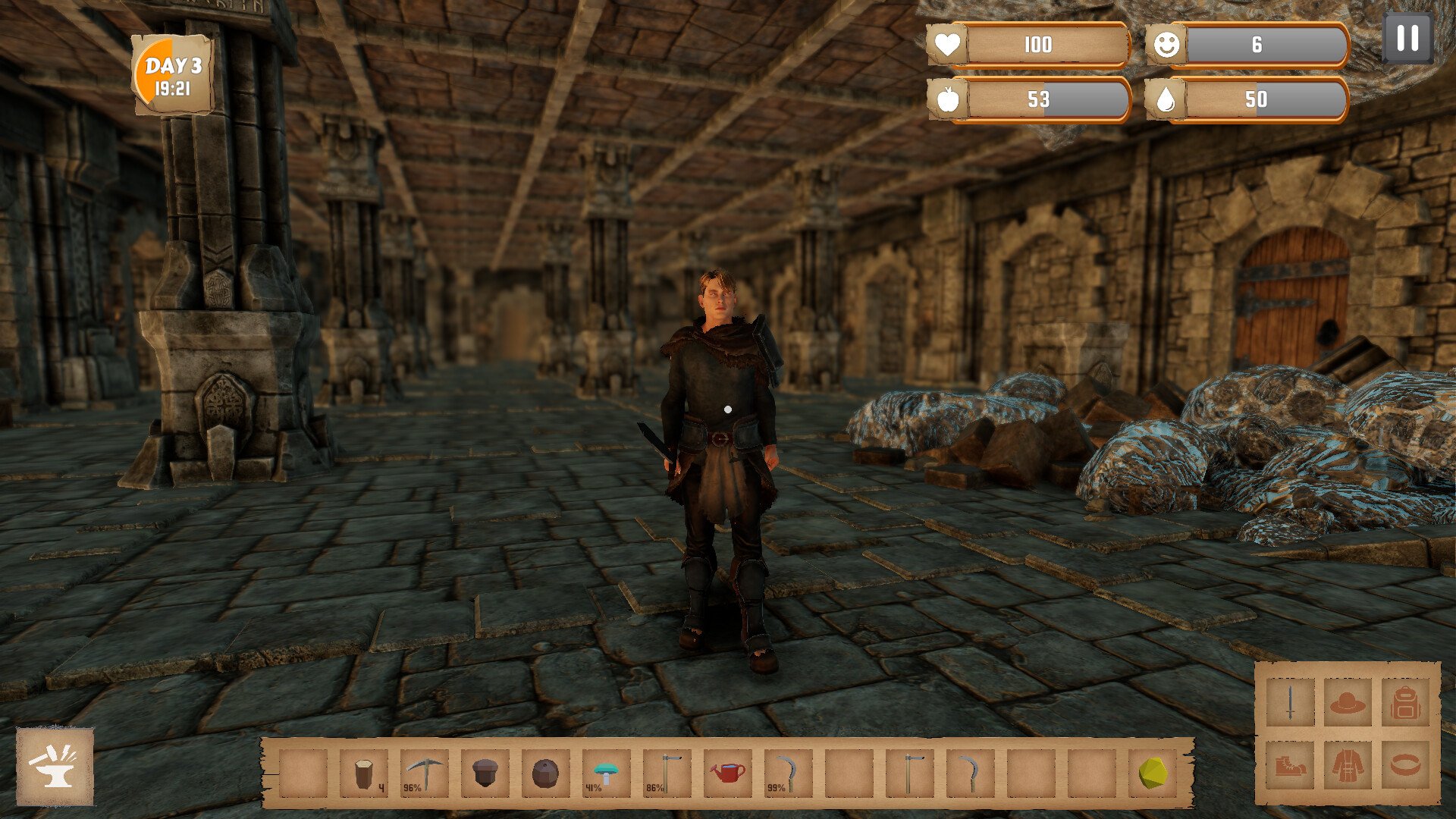Open the anvil crafting menu
Viewport: 1456px width, 819px height.
click(x=55, y=766)
